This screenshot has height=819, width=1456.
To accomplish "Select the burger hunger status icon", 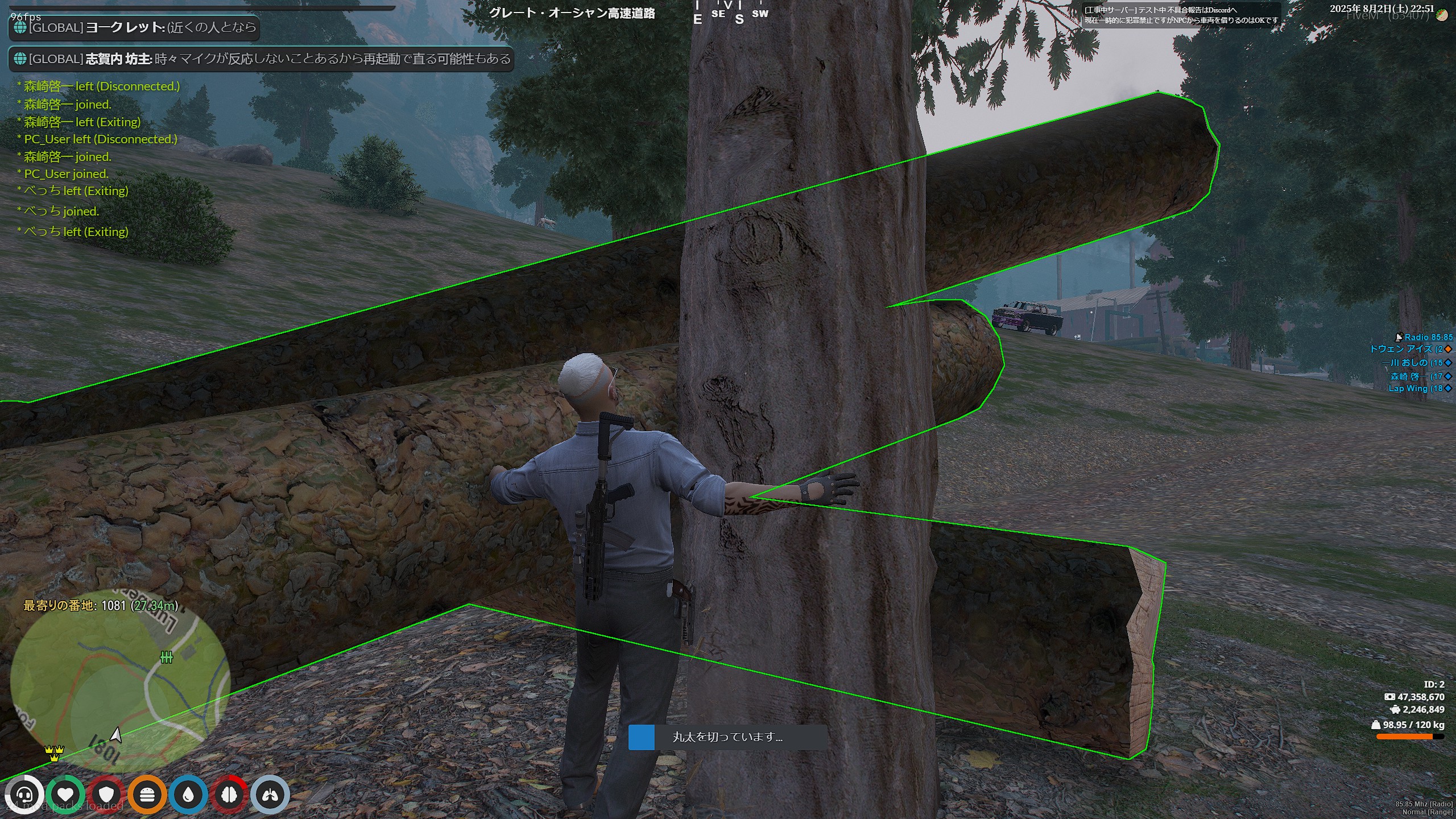I will [147, 795].
